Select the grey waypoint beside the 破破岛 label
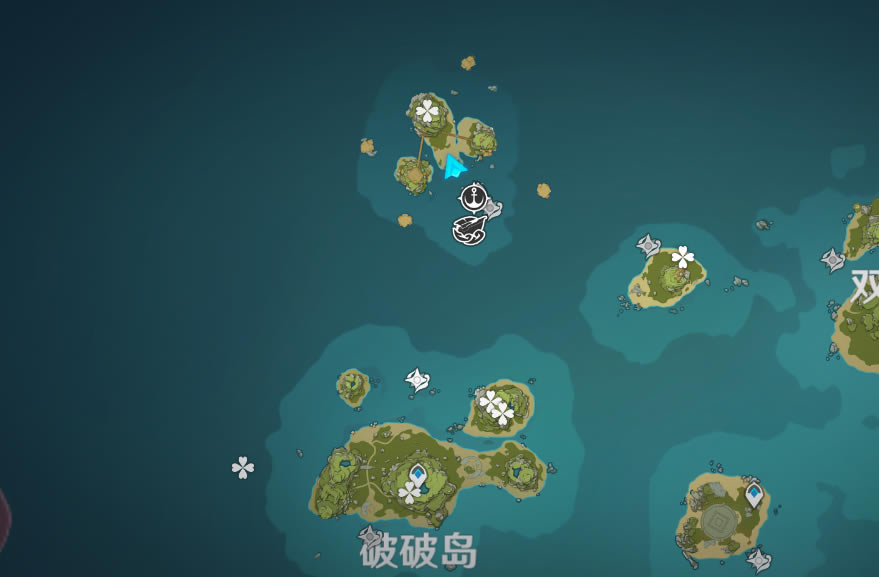The height and width of the screenshot is (577, 879). 370,535
